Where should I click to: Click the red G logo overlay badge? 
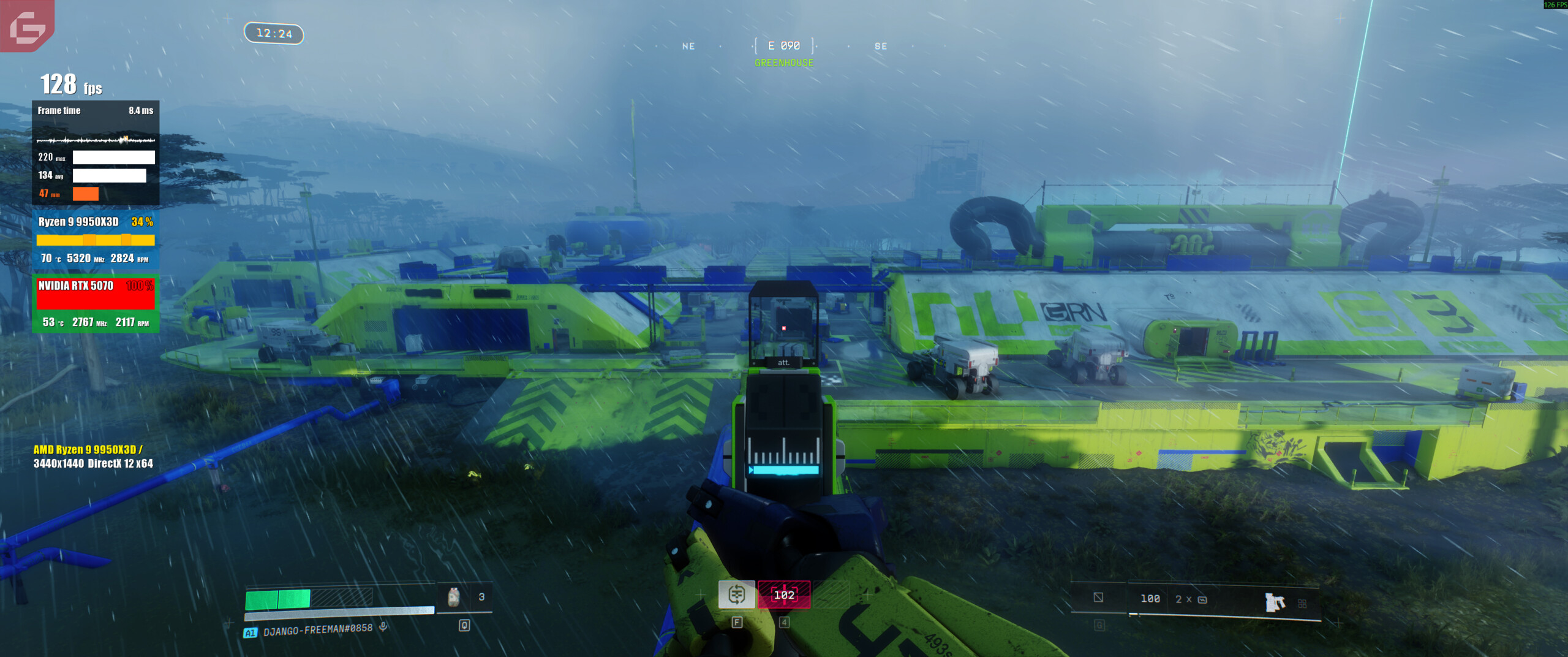point(27,26)
